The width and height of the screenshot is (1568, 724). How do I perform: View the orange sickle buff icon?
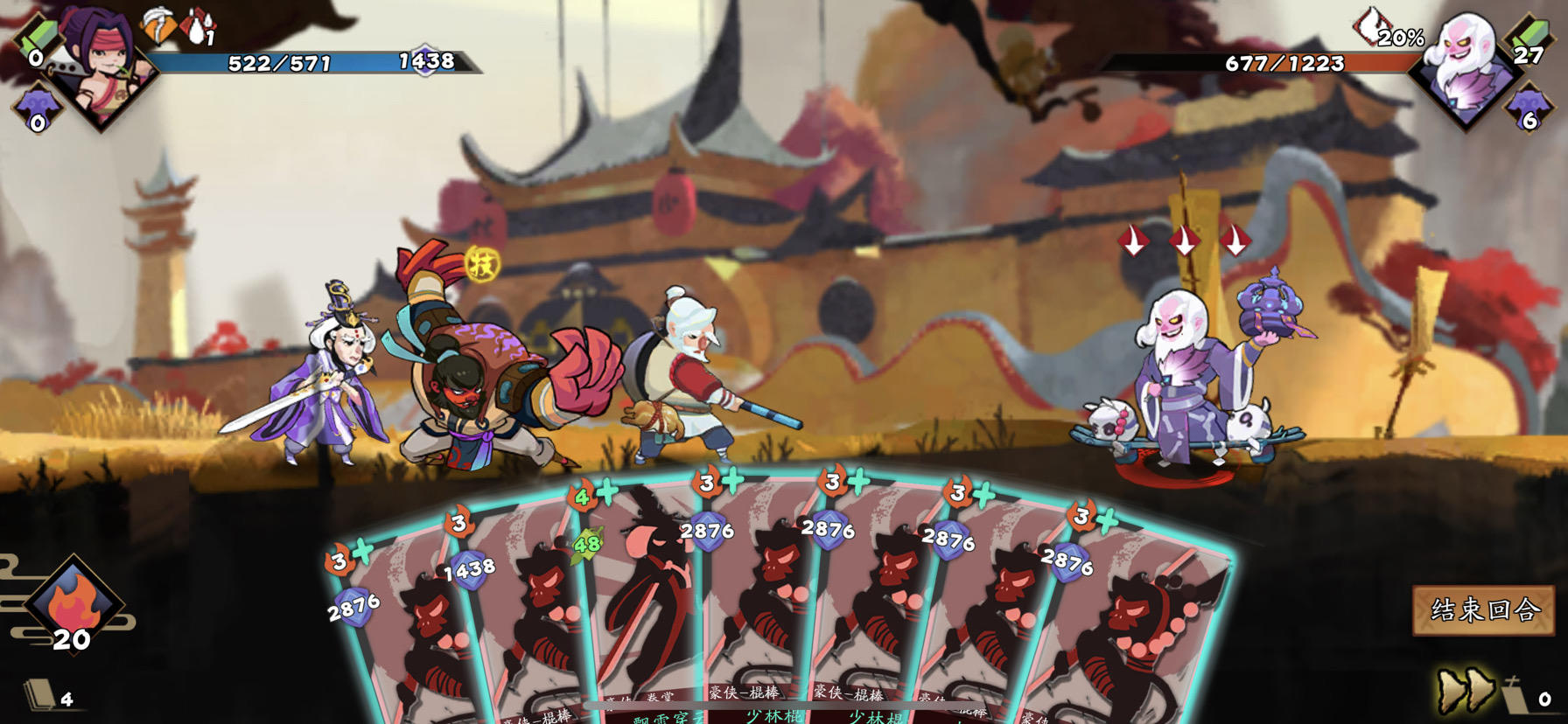pyautogui.click(x=158, y=26)
